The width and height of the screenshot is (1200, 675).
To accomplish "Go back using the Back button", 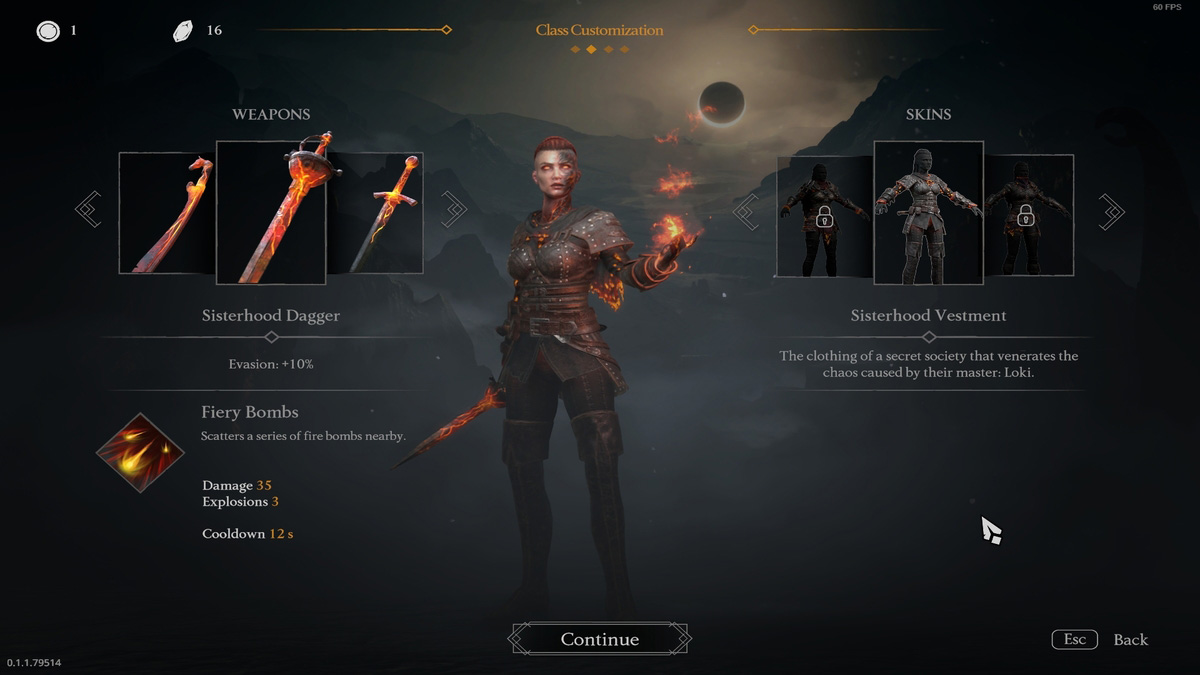I will point(1130,640).
